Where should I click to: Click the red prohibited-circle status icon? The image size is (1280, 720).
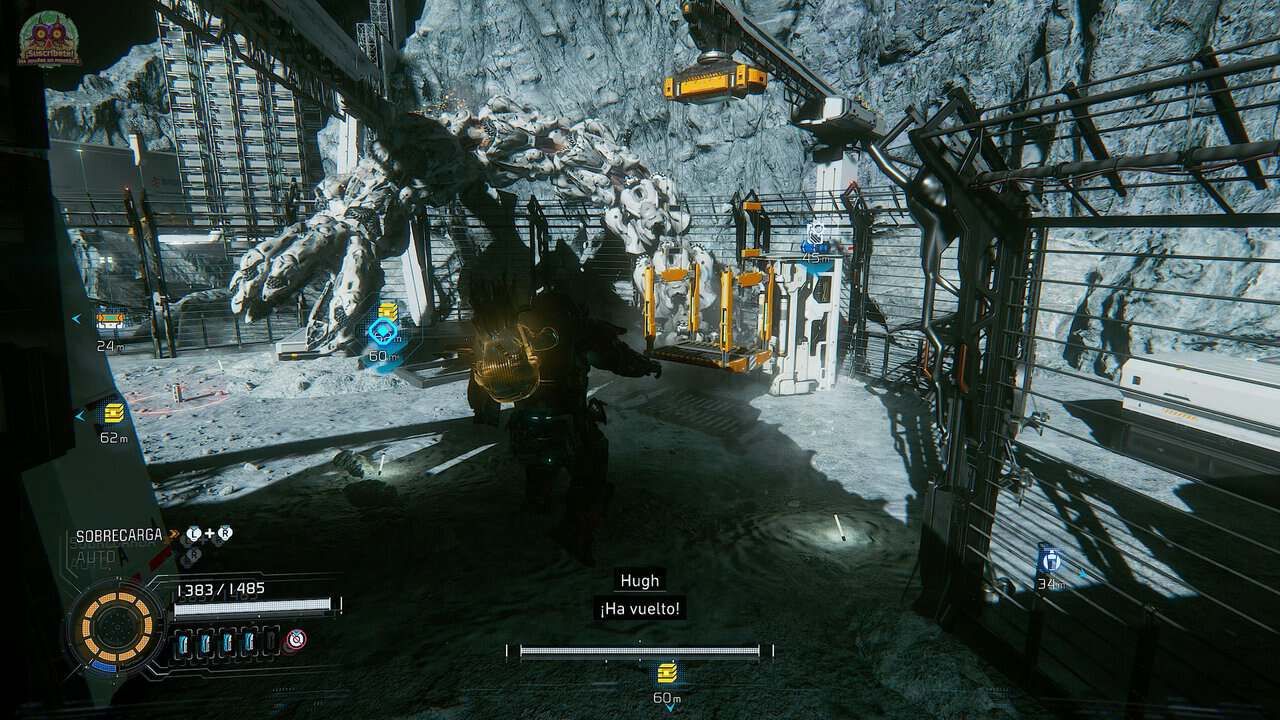pos(296,639)
